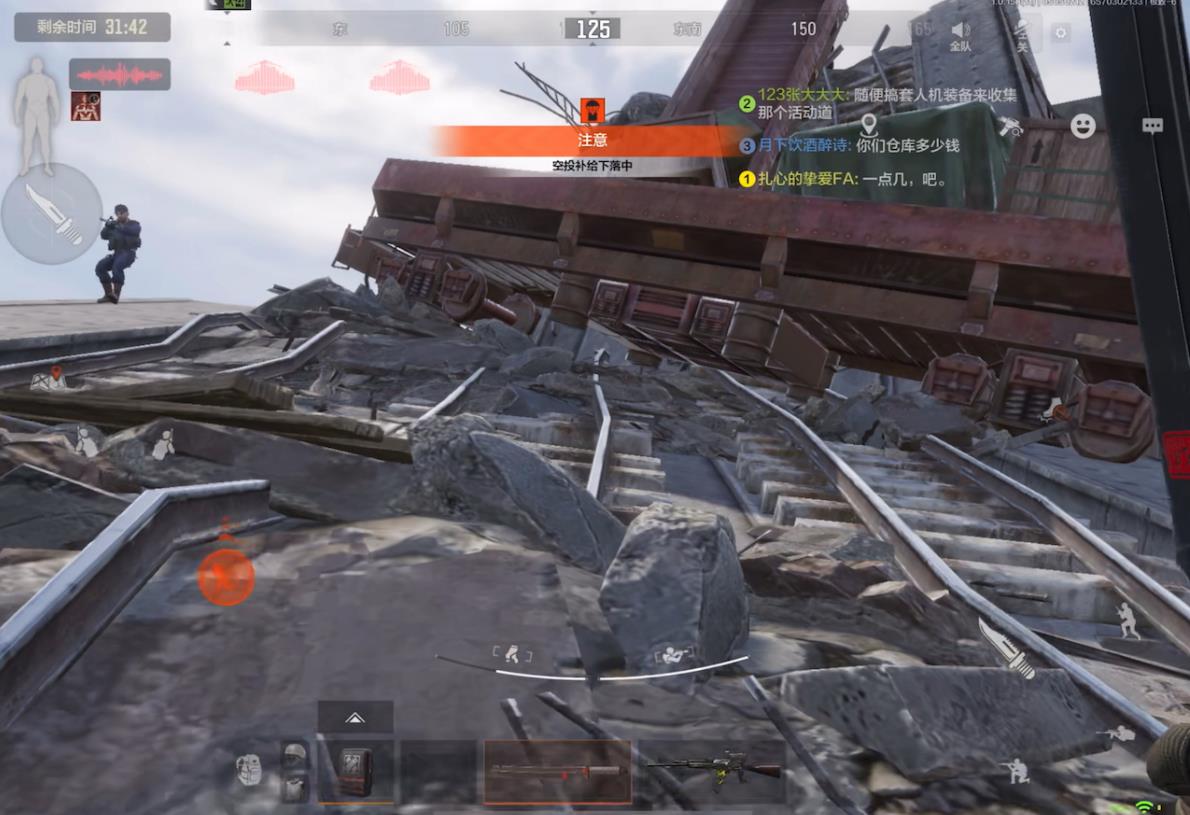This screenshot has height=815, width=1190.
Task: Toggle the microphone button labeled 关
Action: pyautogui.click(x=1021, y=35)
